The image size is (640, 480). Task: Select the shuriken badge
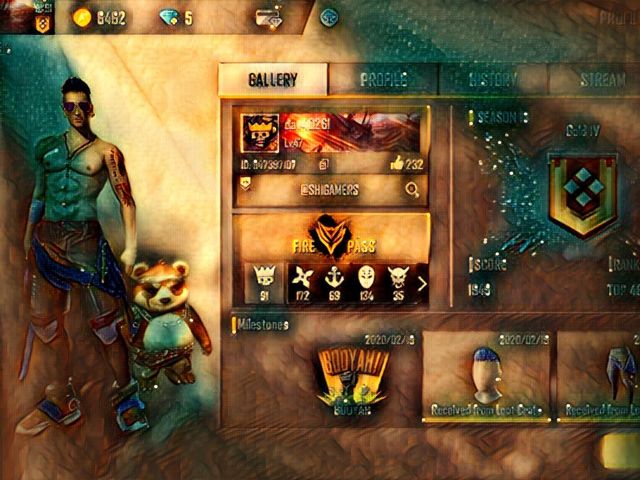[x=303, y=282]
